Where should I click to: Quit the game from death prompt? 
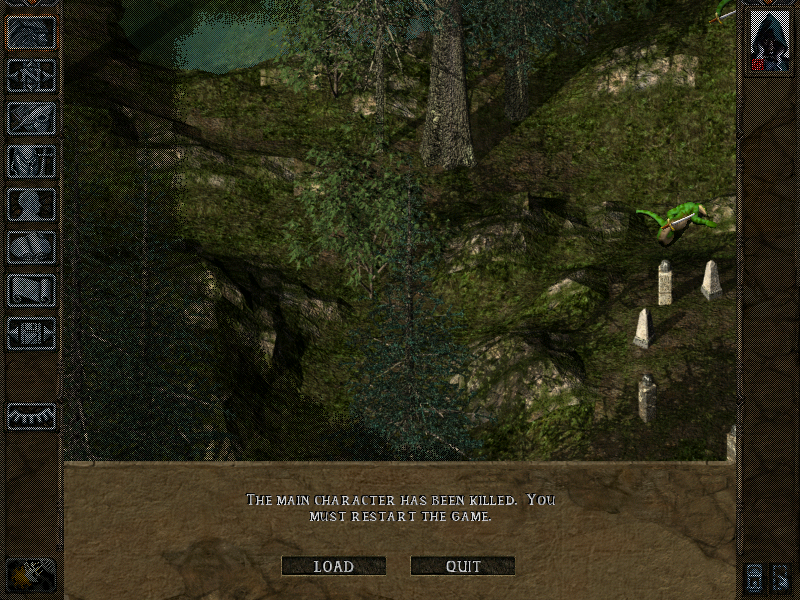pos(463,566)
